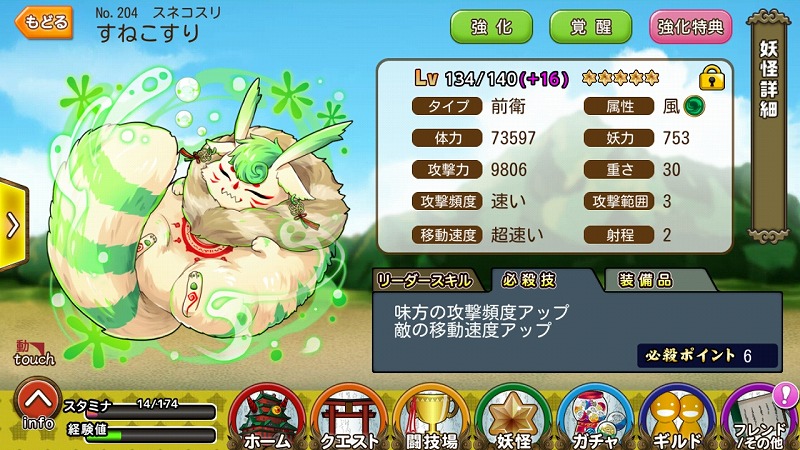
Task: Enter the 闘技場 arena
Action: pyautogui.click(x=430, y=417)
